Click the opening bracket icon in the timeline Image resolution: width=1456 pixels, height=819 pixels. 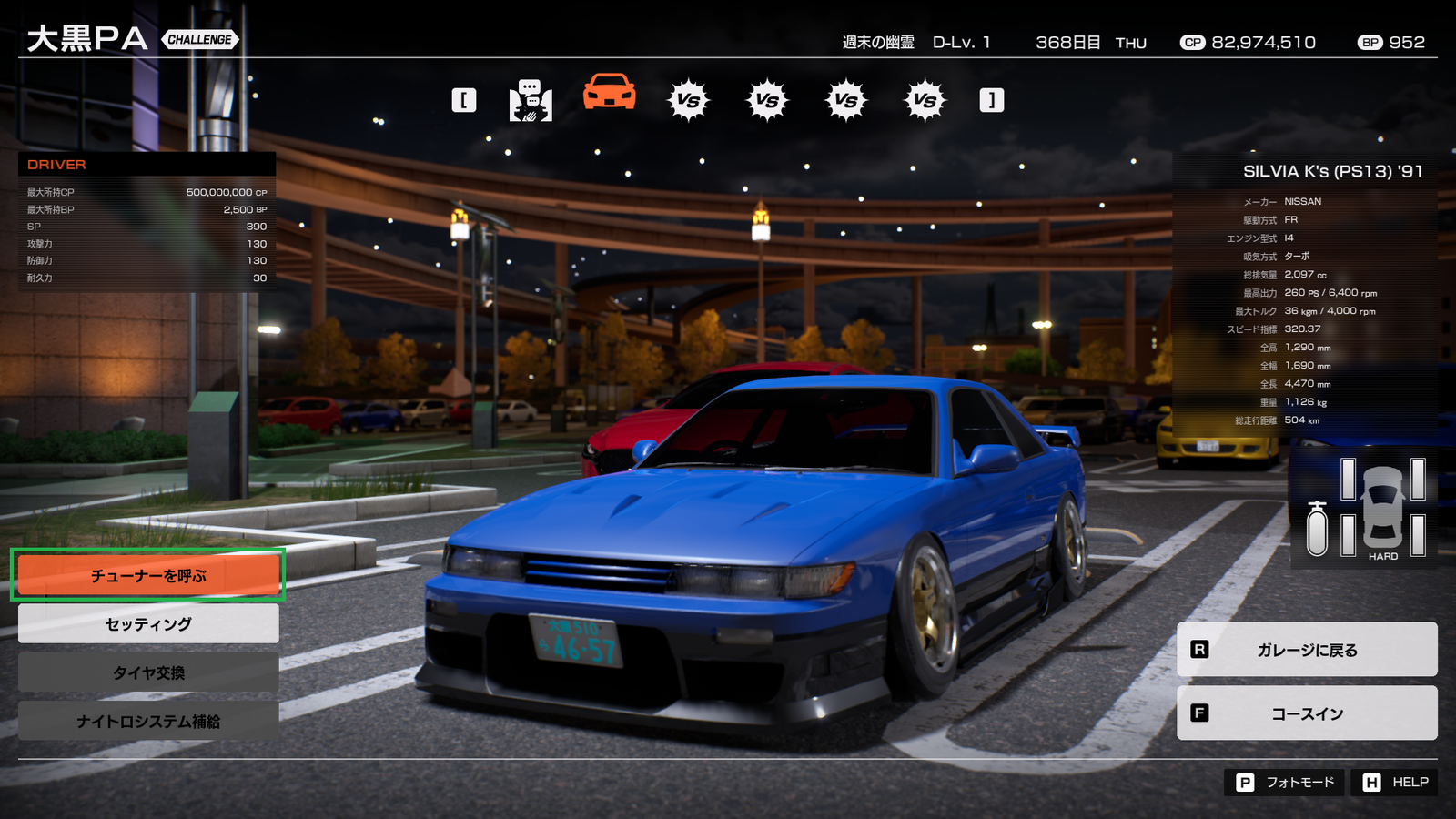click(x=464, y=99)
